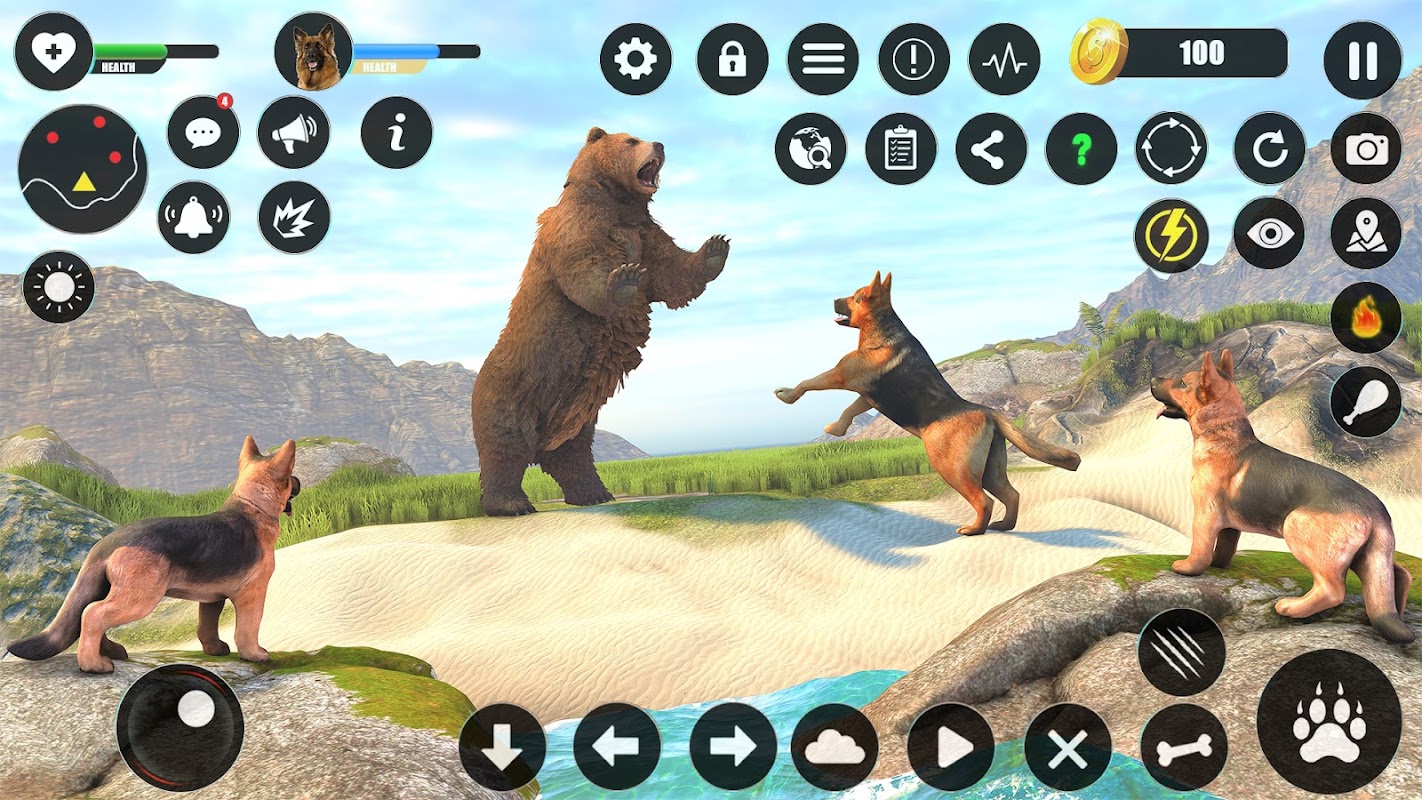Take a screenshot with the camera button
The height and width of the screenshot is (800, 1422).
(x=1366, y=149)
